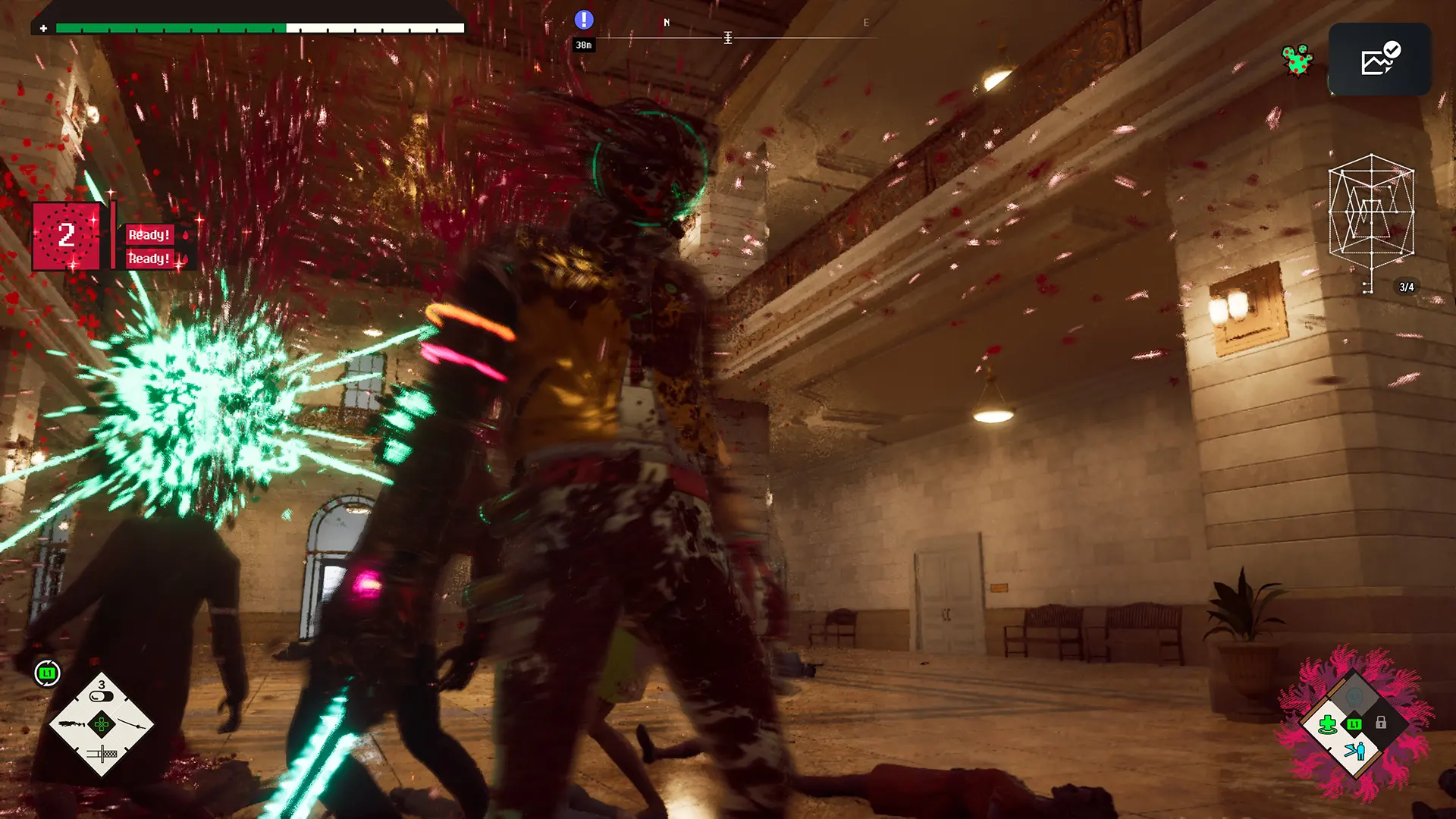The height and width of the screenshot is (819, 1456).
Task: Click the screenshot-saved notification in the corner
Action: (1379, 59)
